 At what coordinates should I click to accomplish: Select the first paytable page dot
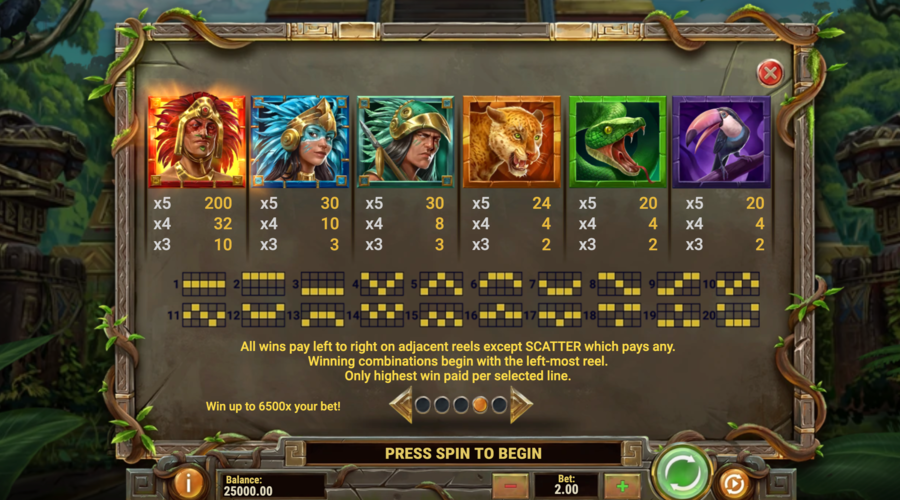tap(423, 405)
